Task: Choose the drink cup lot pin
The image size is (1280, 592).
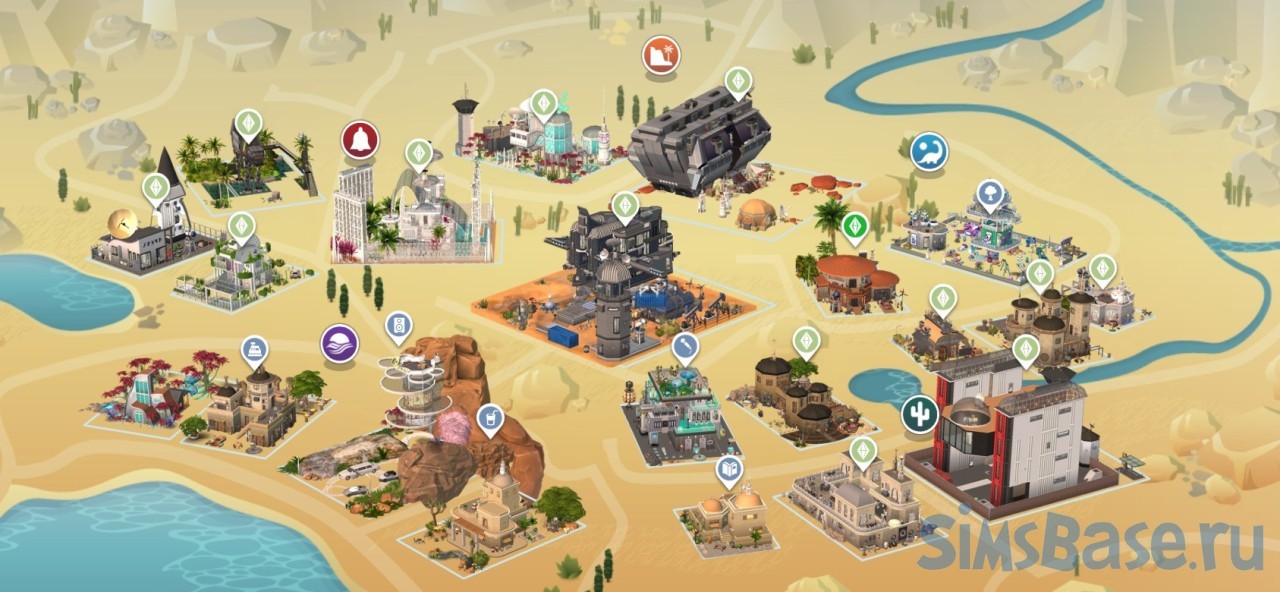Action: (x=489, y=418)
